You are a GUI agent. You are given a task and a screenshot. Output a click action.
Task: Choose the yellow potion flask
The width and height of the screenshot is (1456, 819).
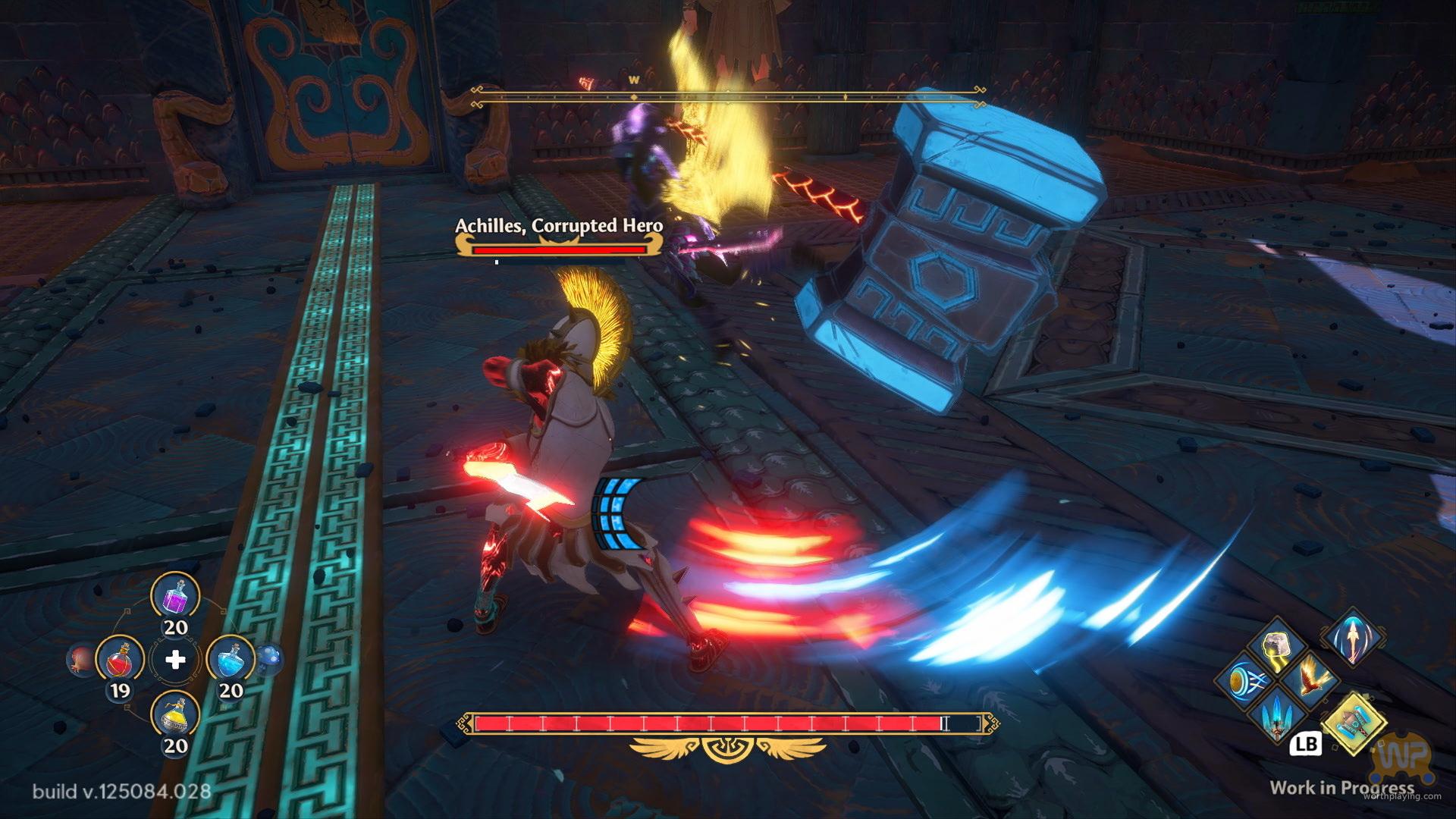(x=175, y=716)
